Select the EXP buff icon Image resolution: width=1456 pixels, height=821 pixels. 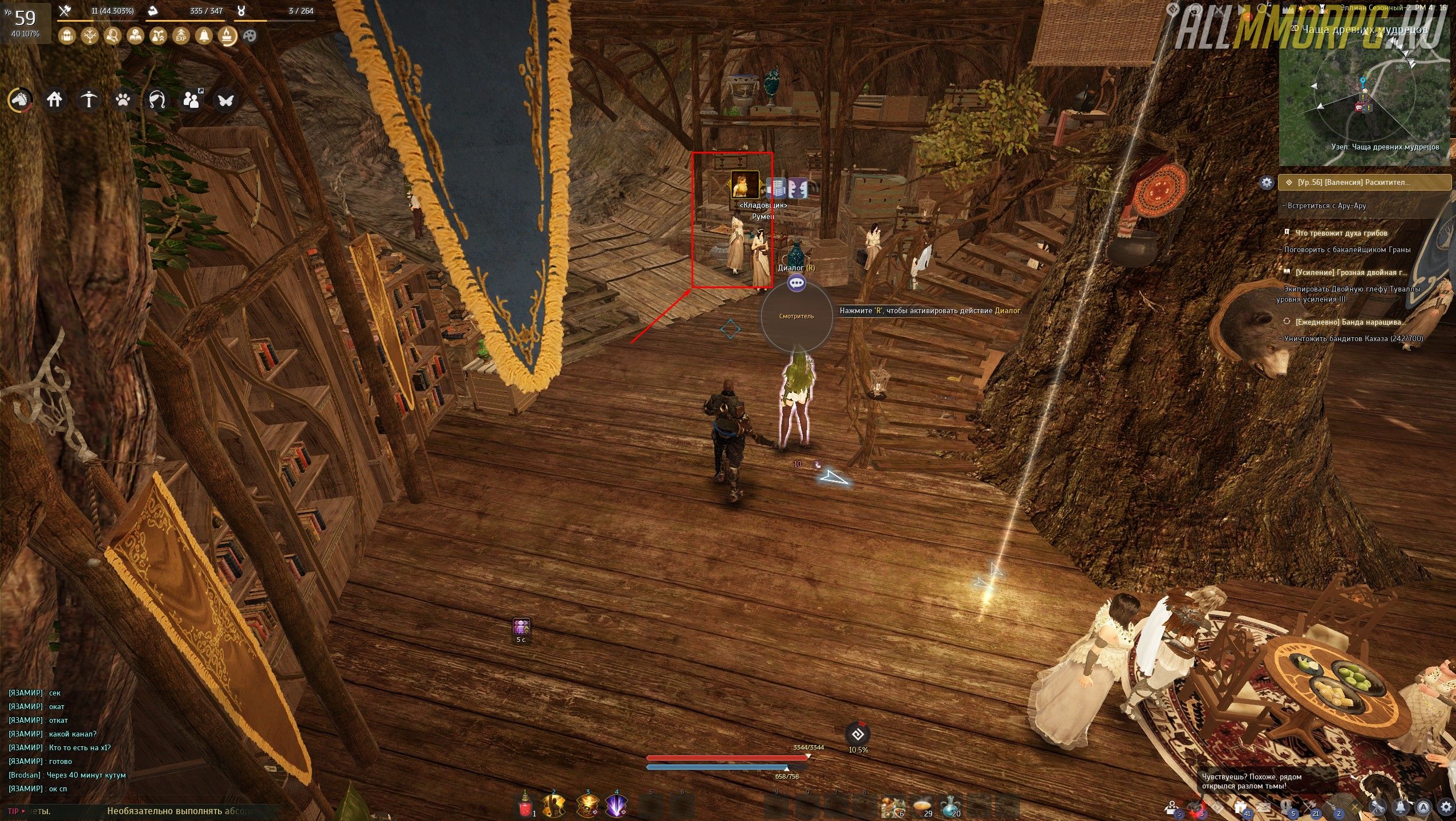181,36
